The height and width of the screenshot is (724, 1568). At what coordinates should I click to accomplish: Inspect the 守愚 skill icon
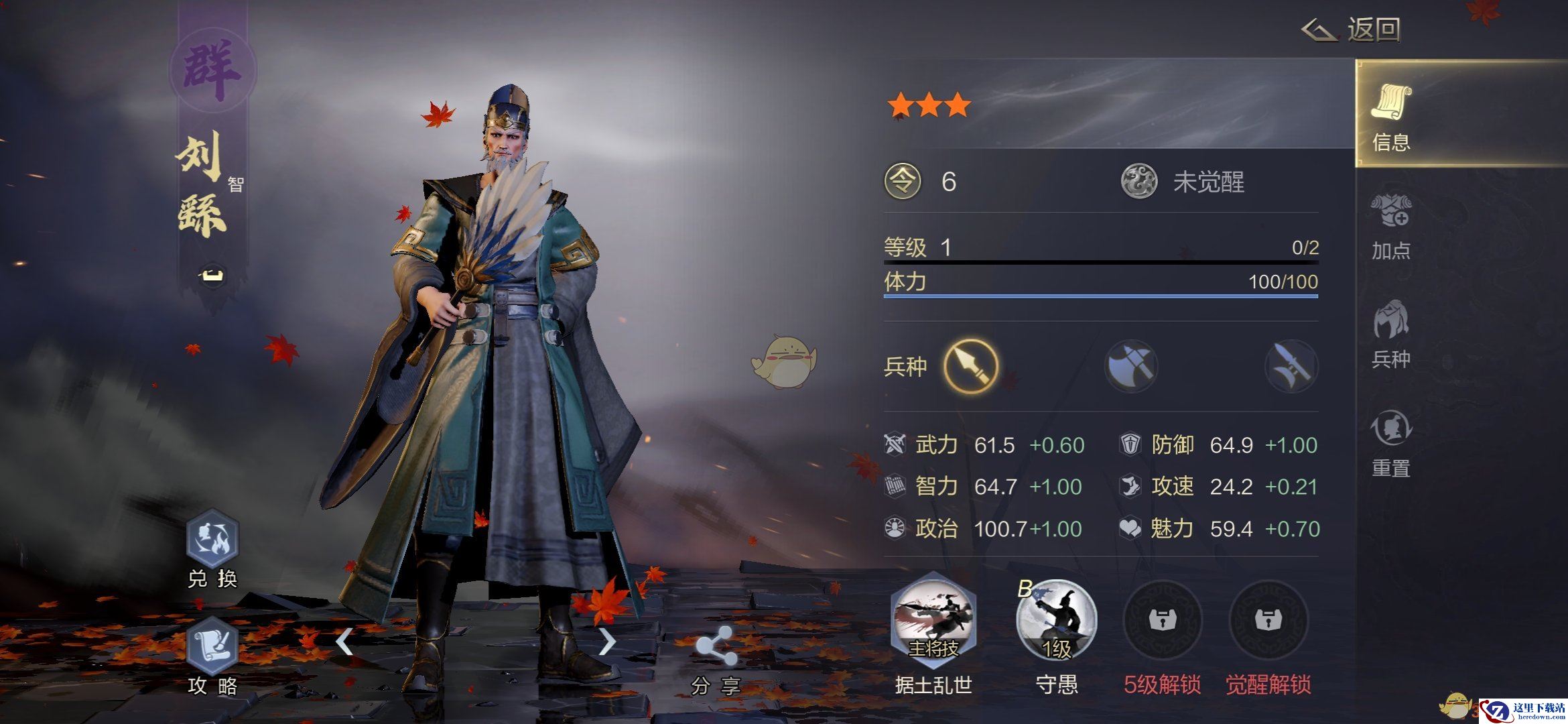(x=1056, y=621)
